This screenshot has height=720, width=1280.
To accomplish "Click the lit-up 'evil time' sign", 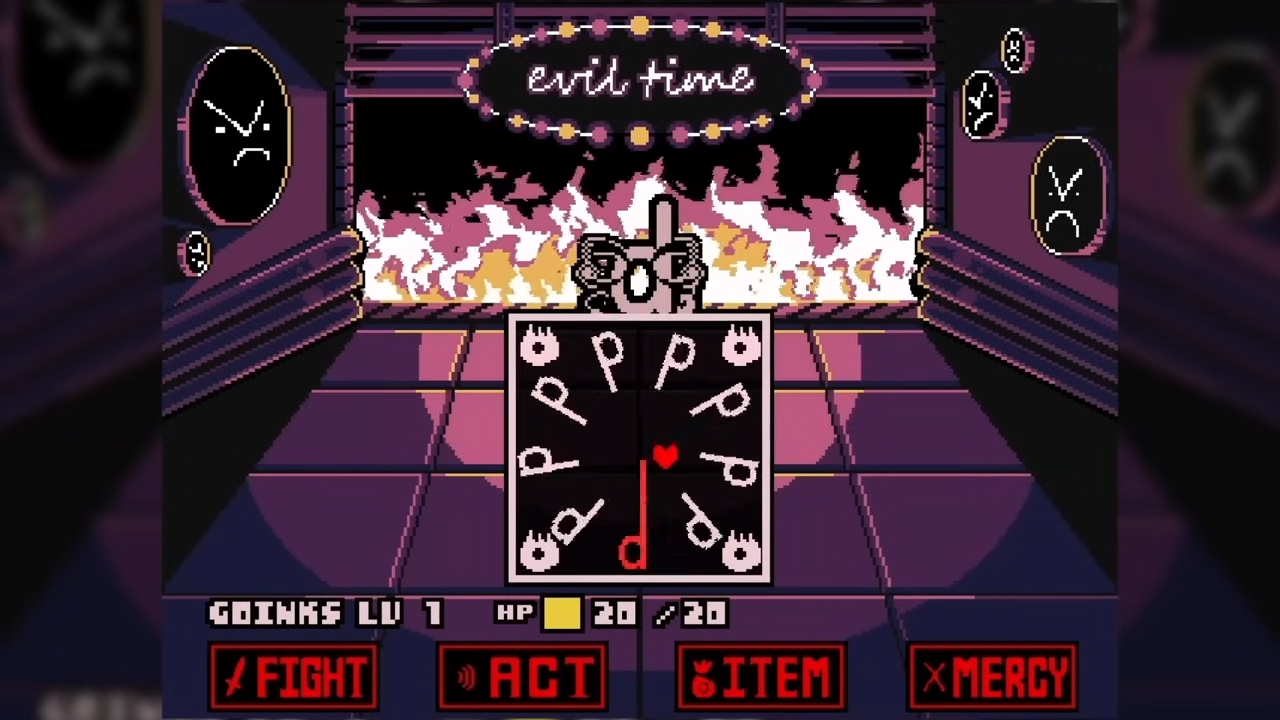I will point(640,80).
